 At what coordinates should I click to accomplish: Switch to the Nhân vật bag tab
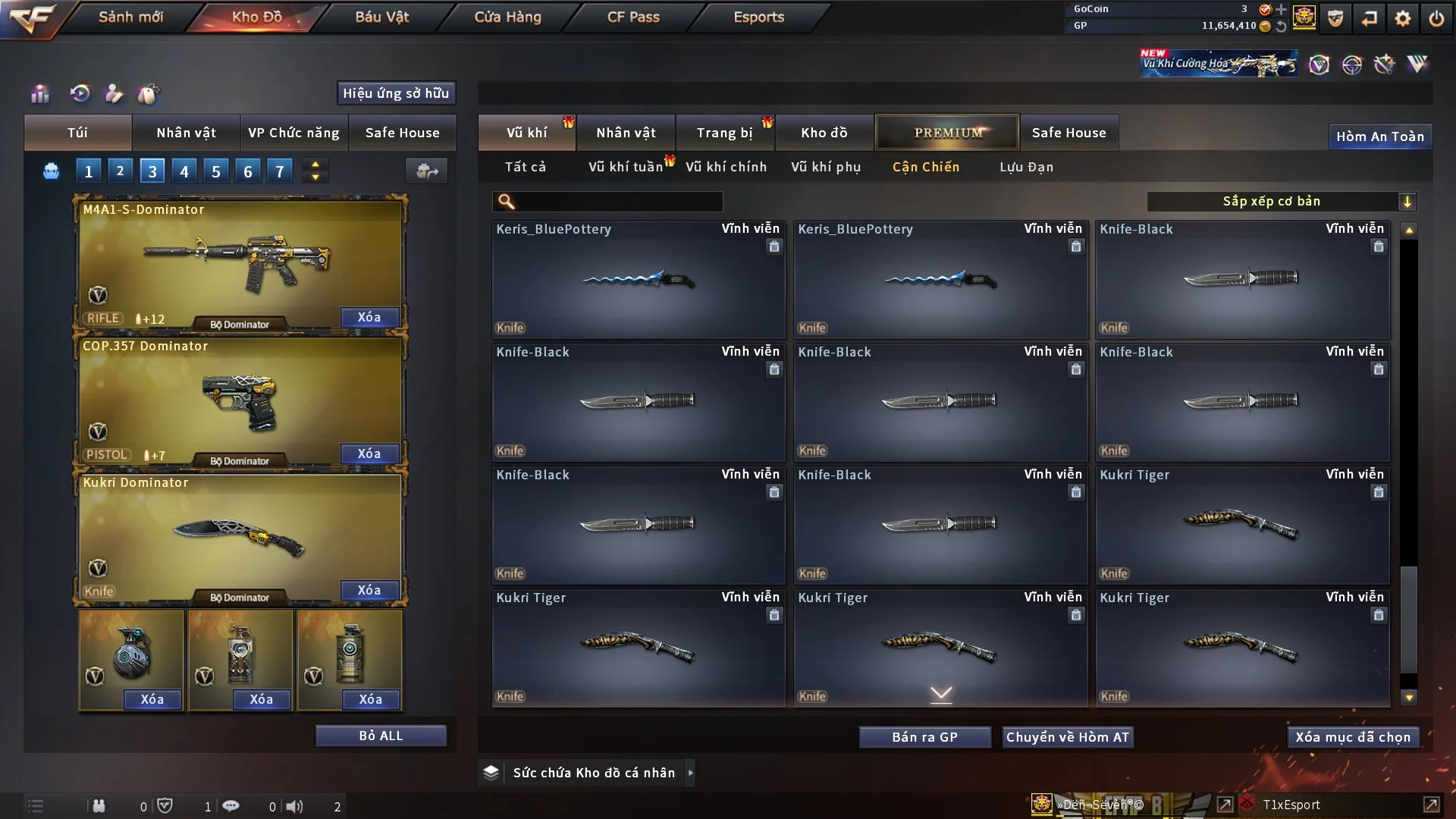(x=186, y=133)
